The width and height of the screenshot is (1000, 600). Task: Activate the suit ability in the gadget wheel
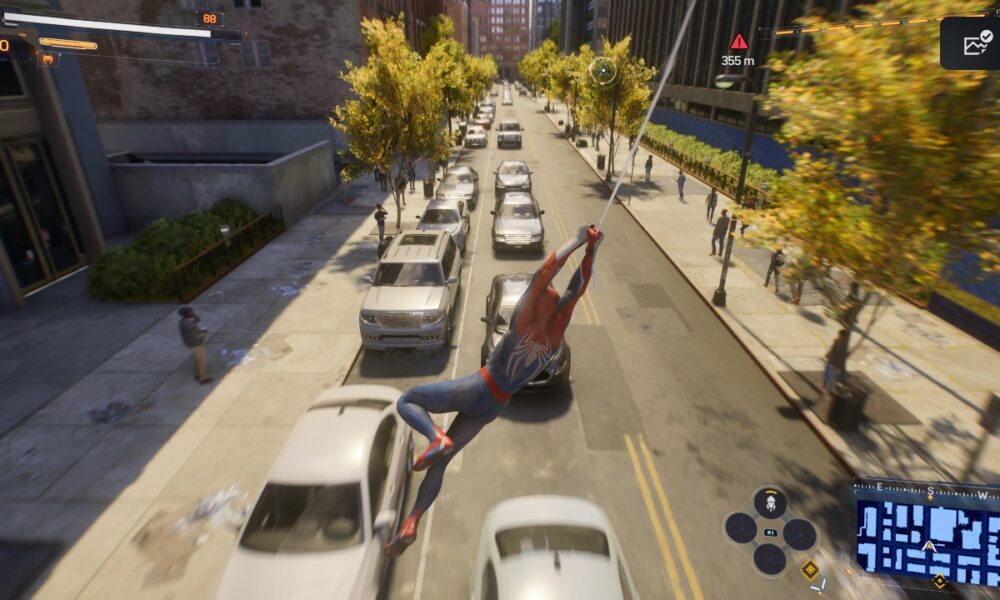pyautogui.click(x=769, y=502)
